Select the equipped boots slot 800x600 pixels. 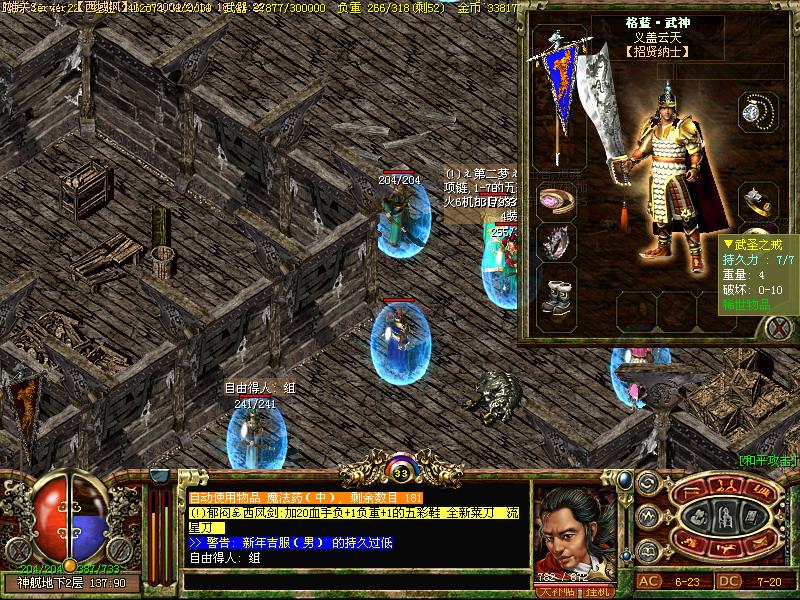click(x=553, y=294)
